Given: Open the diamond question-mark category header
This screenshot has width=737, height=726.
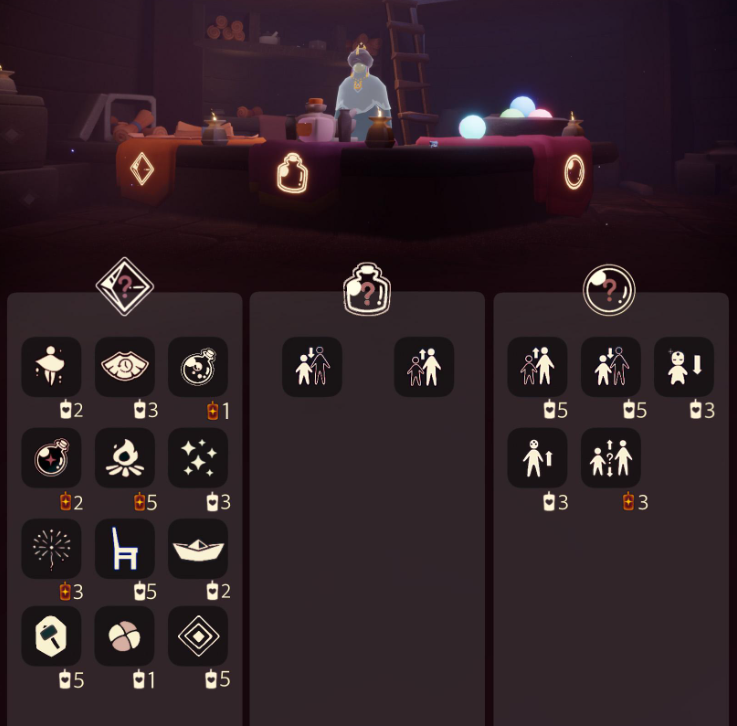Looking at the screenshot, I should coord(124,288).
